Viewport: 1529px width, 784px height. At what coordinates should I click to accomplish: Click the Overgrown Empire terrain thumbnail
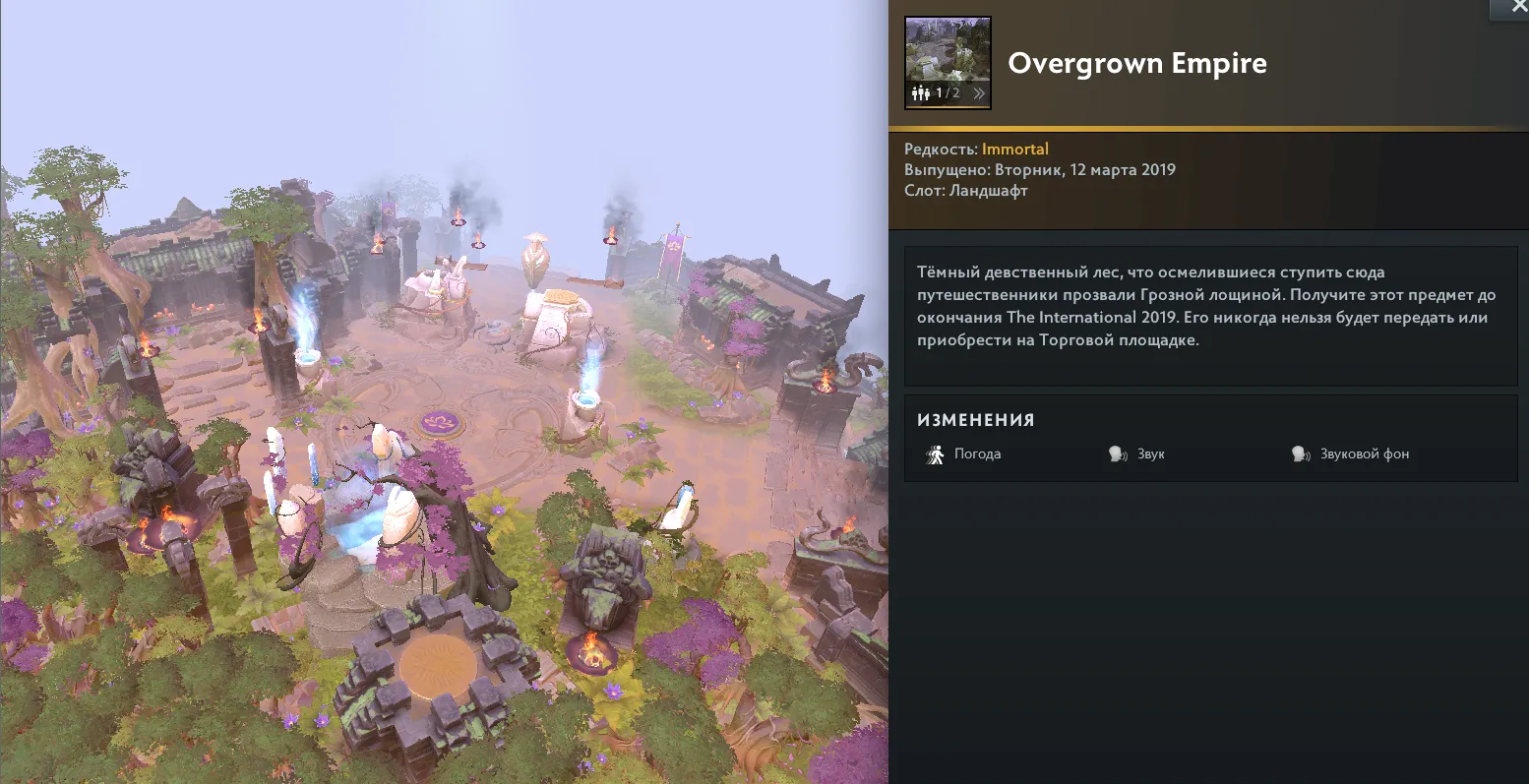click(x=948, y=52)
